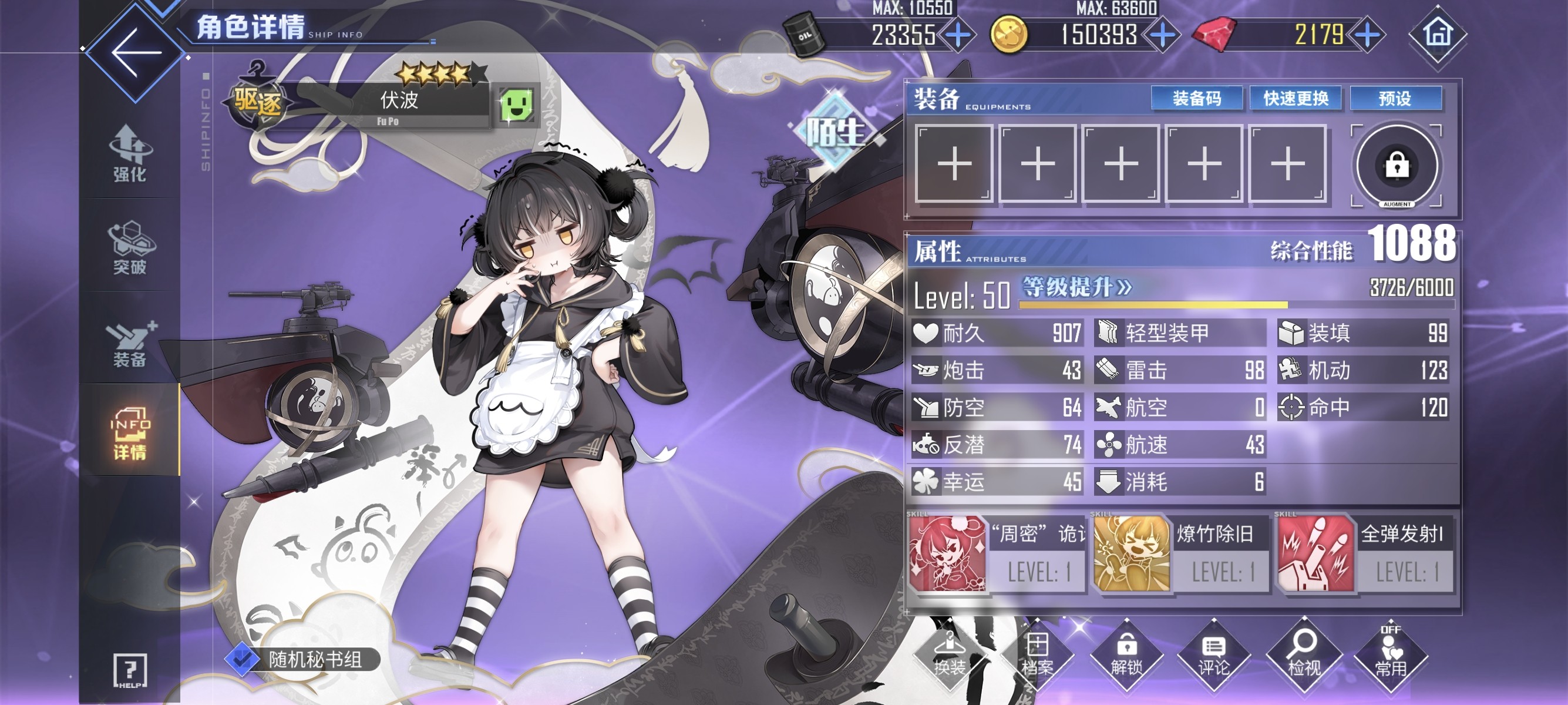This screenshot has width=1568, height=705.
Task: Click 等级提升 level up link
Action: coord(1076,287)
